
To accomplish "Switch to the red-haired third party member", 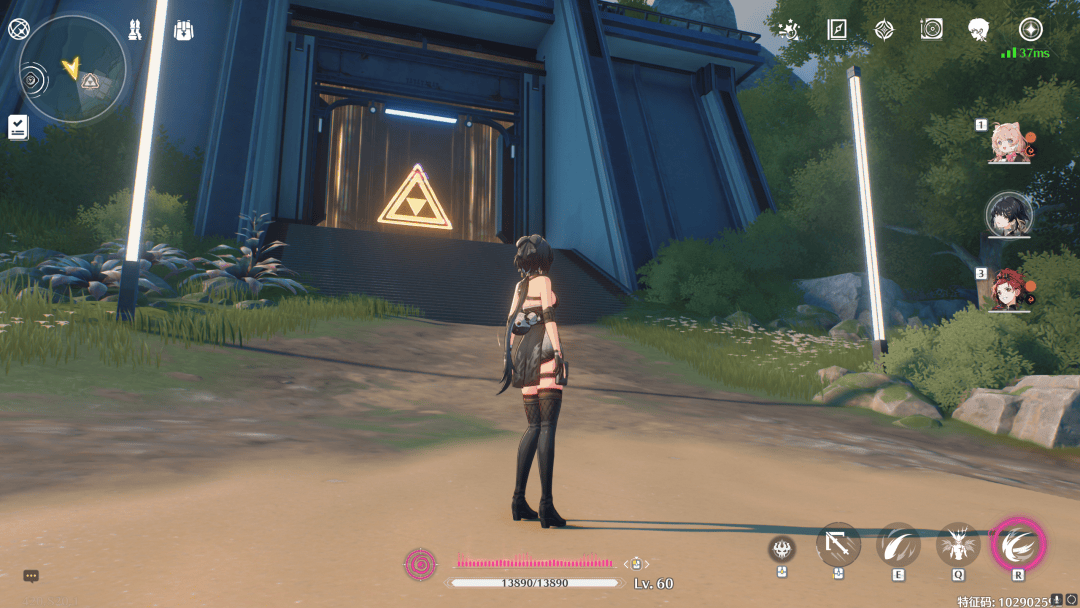I will (x=1008, y=288).
